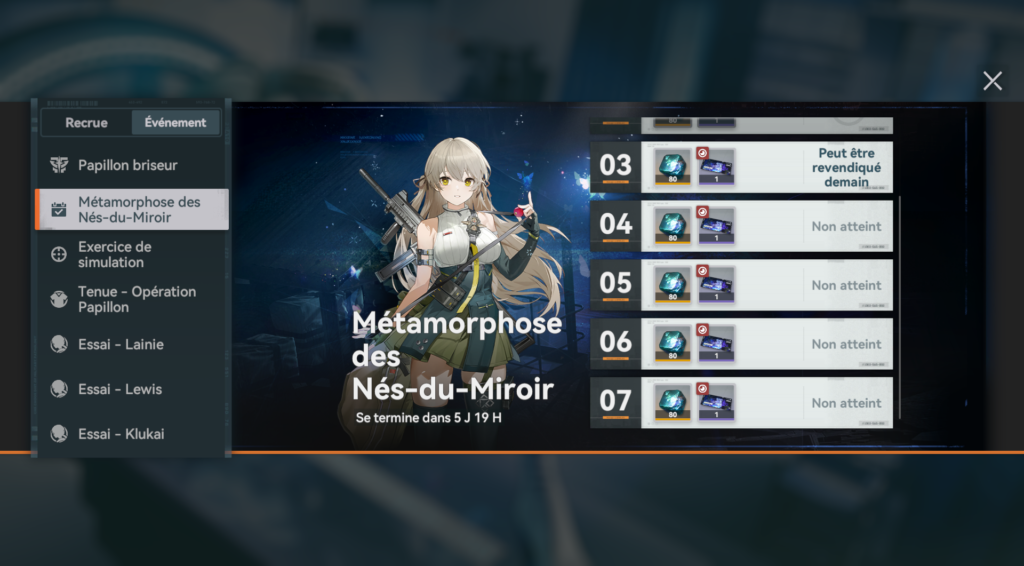The width and height of the screenshot is (1024, 566).
Task: Select the Événement tab
Action: coord(175,123)
